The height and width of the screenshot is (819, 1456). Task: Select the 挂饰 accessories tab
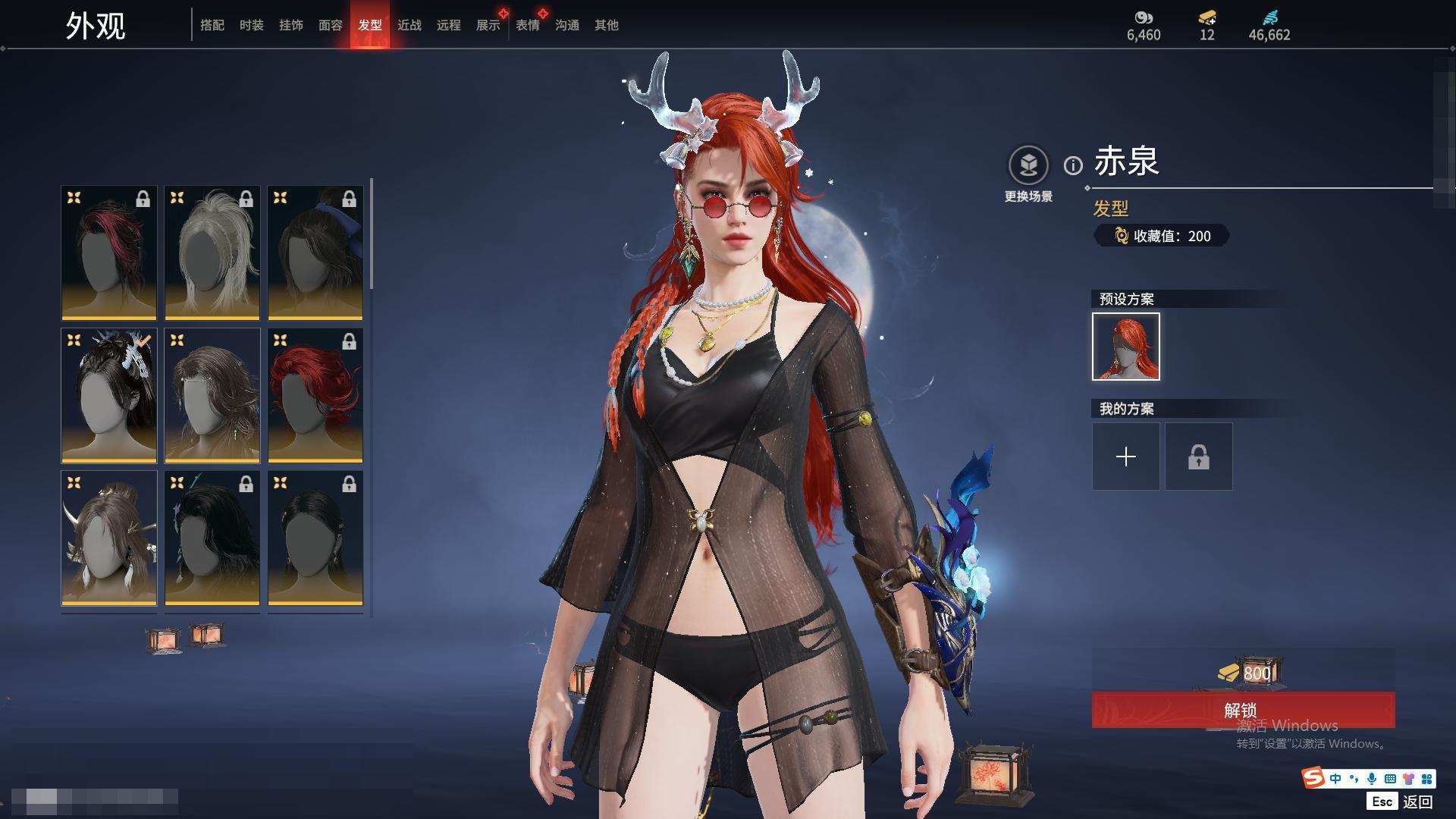click(x=291, y=25)
